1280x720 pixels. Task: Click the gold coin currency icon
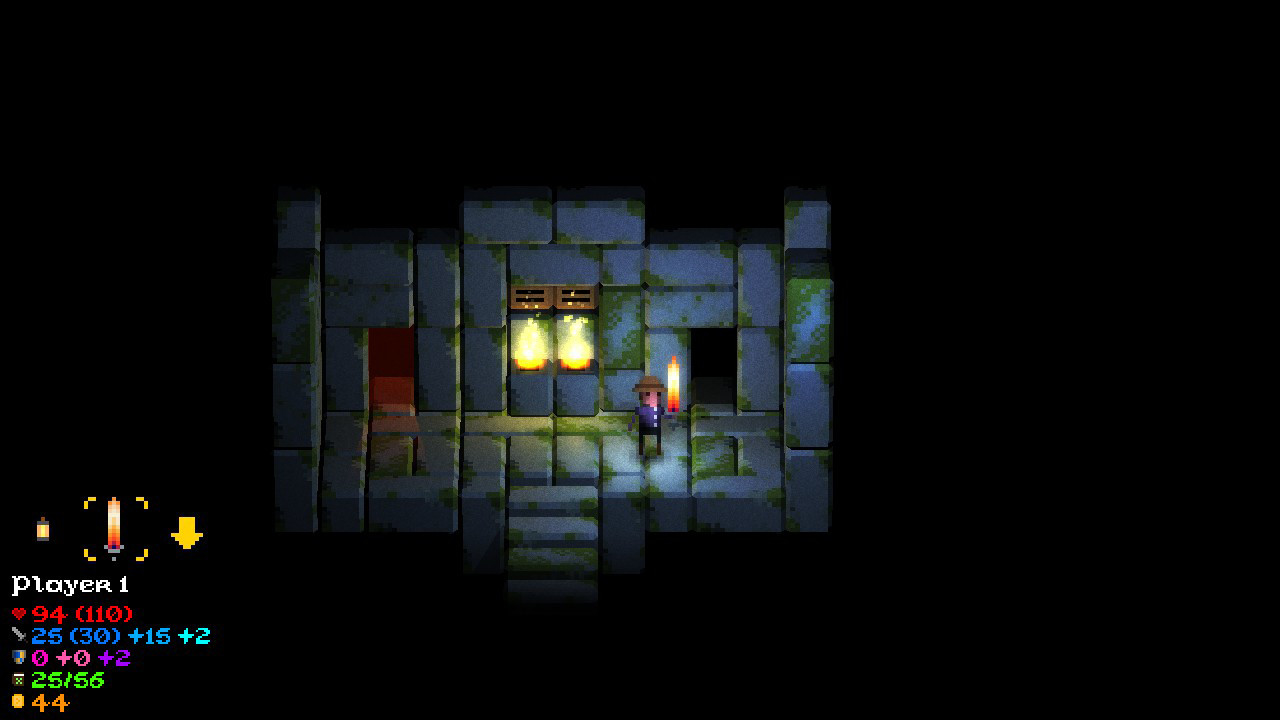pyautogui.click(x=19, y=703)
